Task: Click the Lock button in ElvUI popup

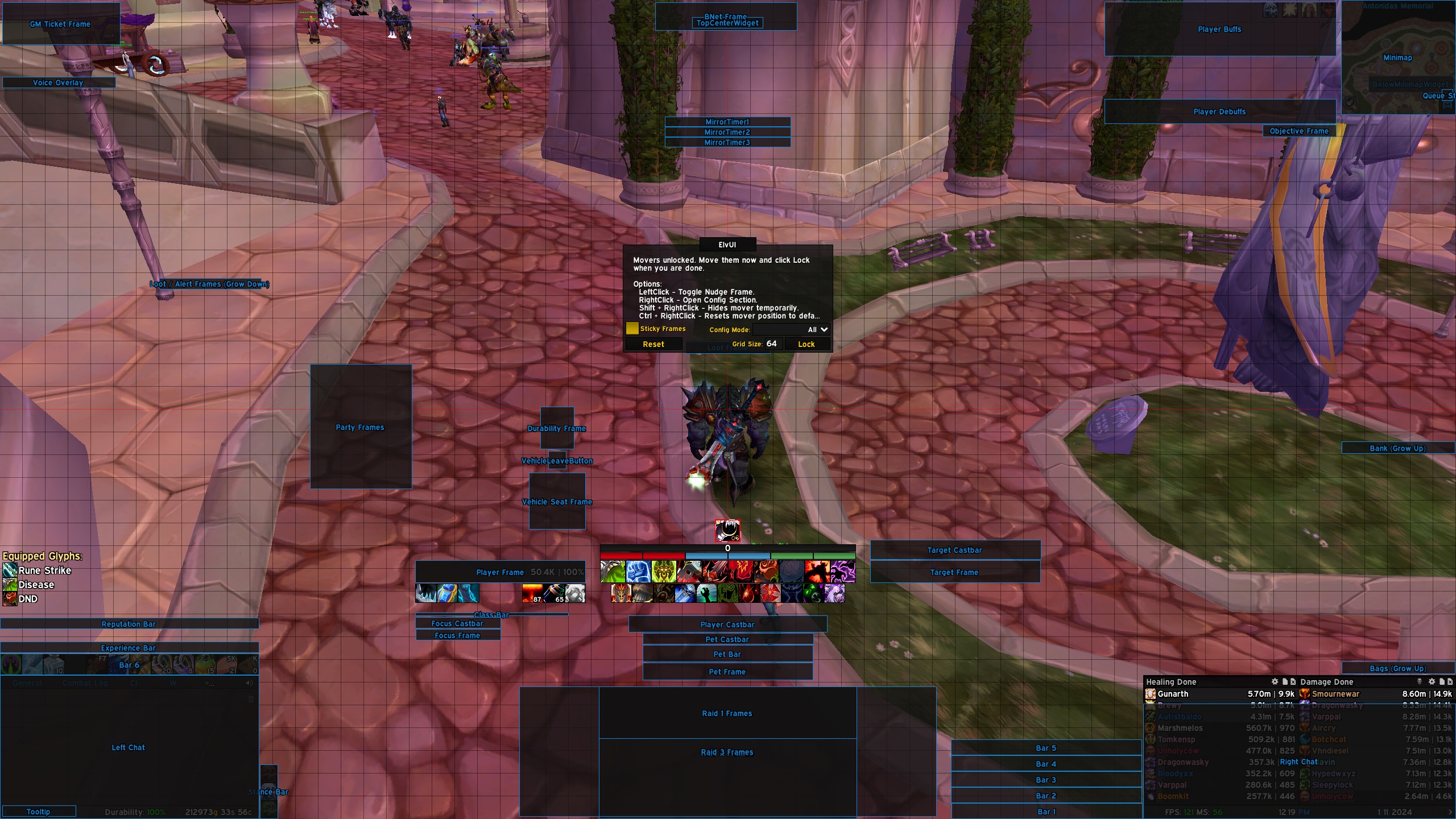Action: click(806, 344)
